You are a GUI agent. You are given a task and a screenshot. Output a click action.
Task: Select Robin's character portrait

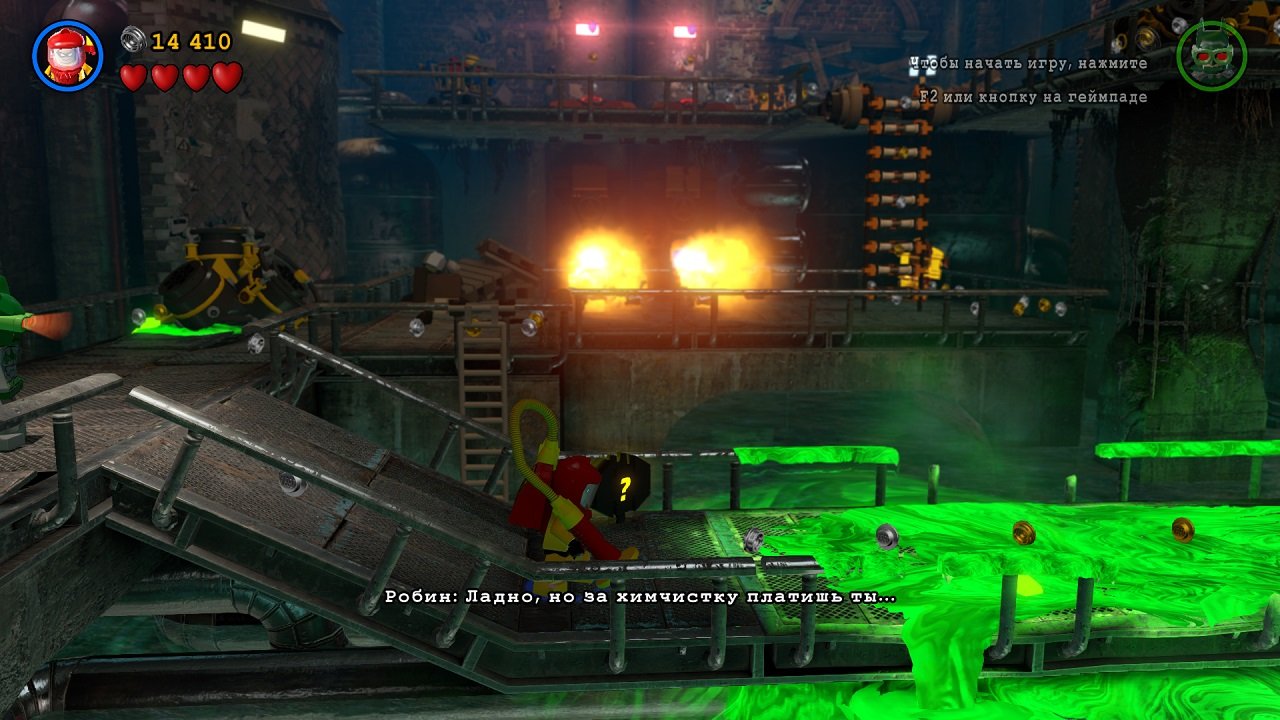click(68, 56)
